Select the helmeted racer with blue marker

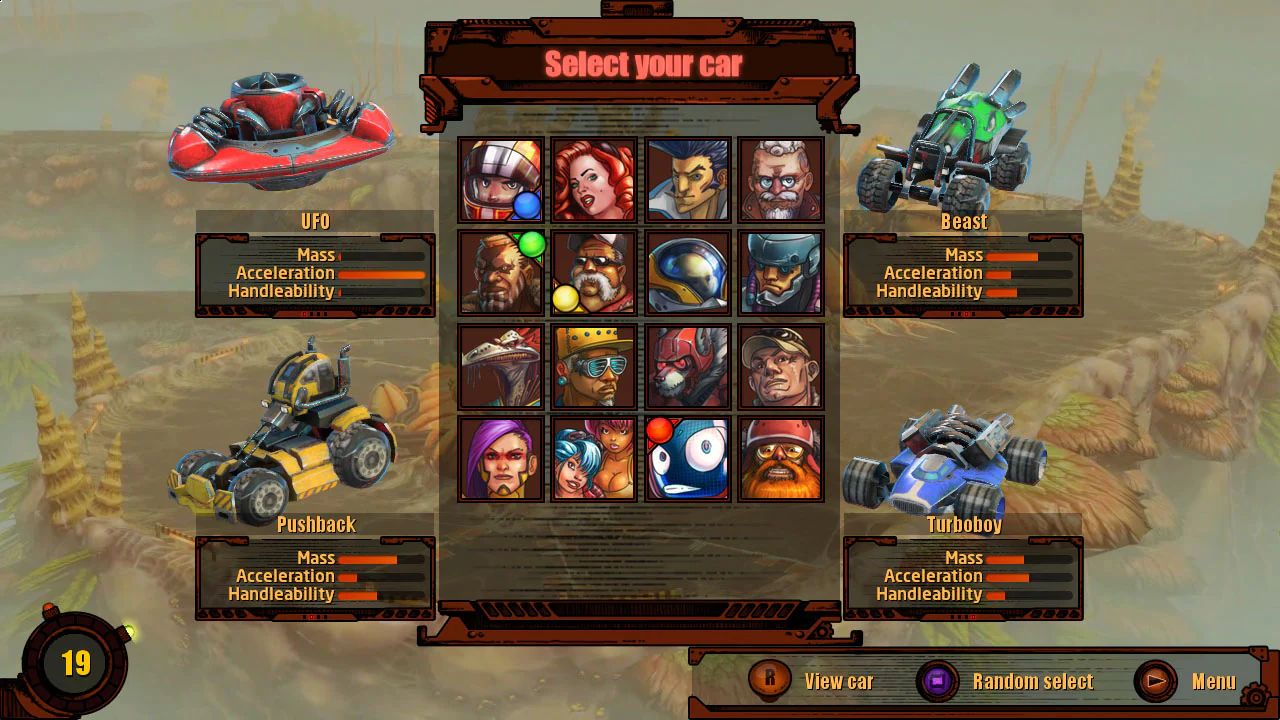[x=500, y=180]
